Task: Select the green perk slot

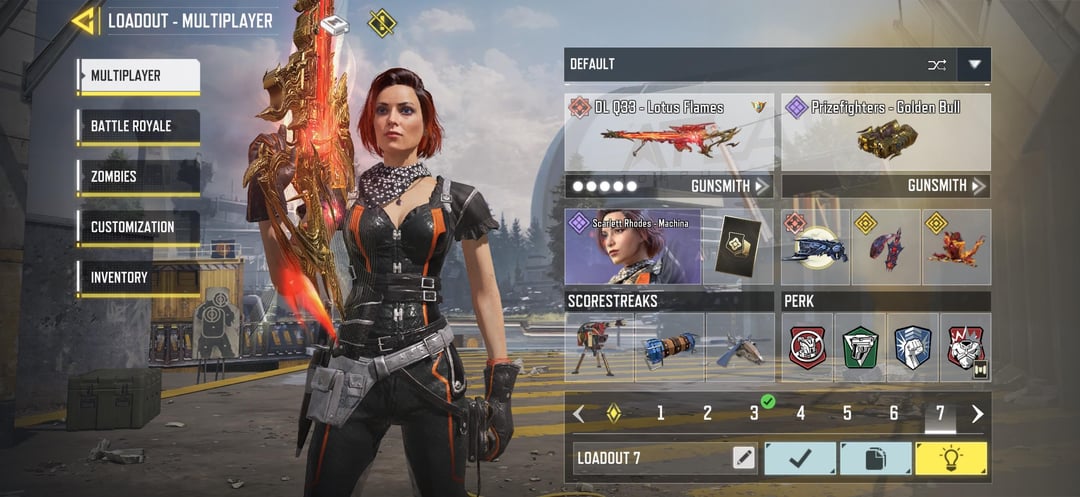Action: point(860,347)
